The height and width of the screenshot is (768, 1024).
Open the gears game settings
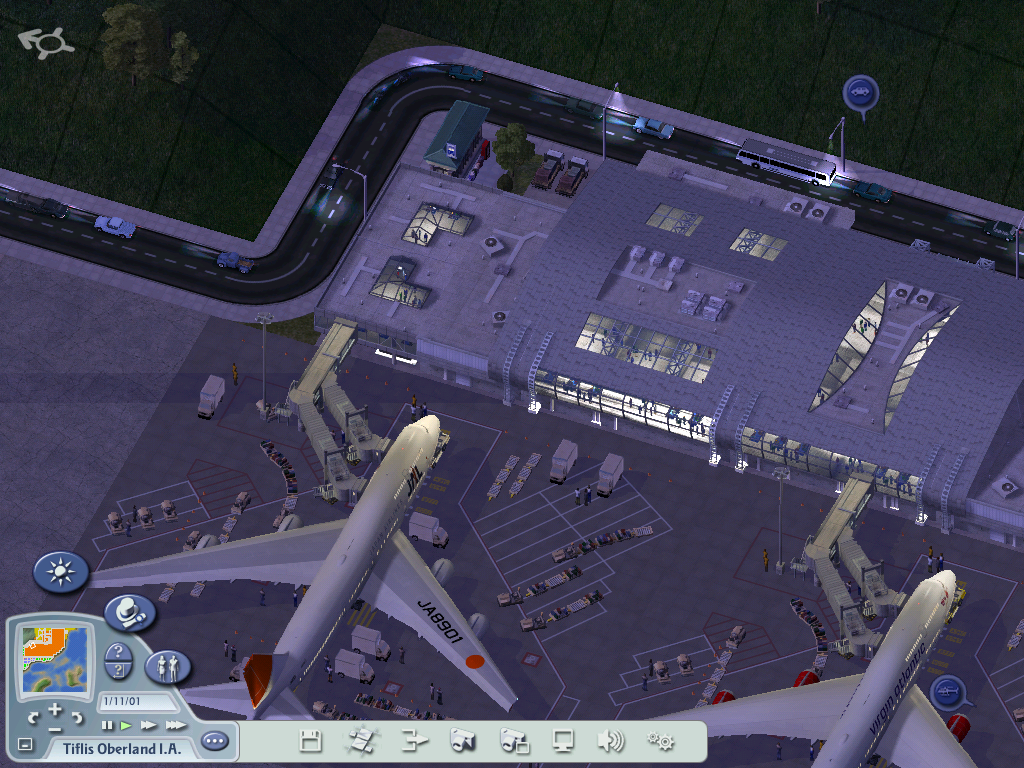point(660,741)
